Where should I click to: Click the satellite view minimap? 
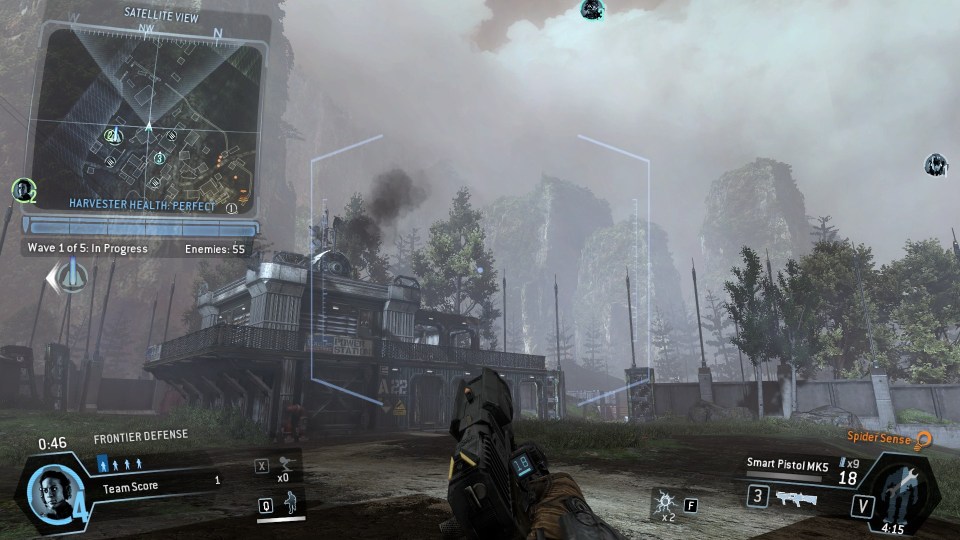pyautogui.click(x=148, y=113)
